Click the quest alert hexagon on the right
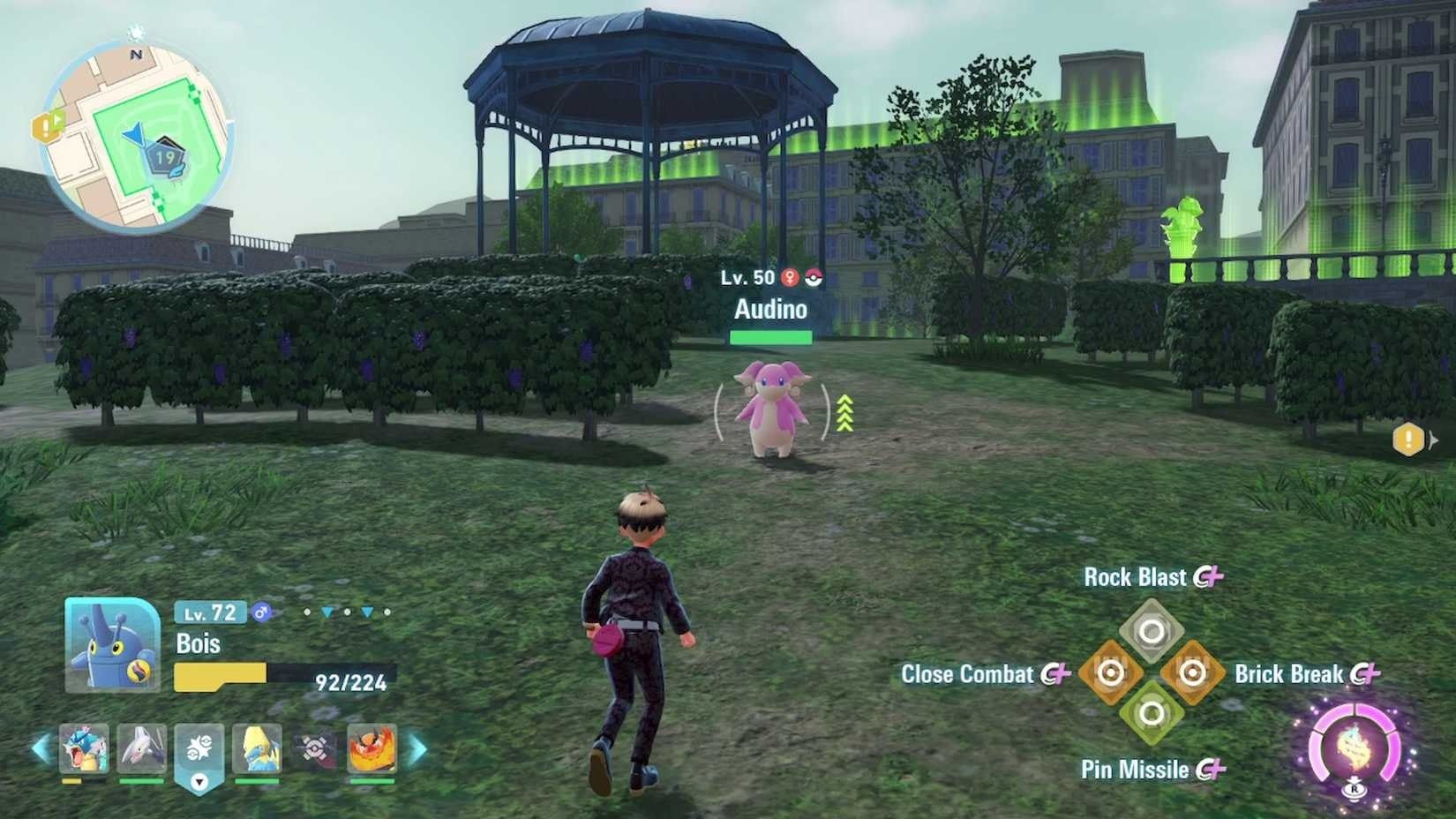Viewport: 1456px width, 819px height. click(1409, 437)
